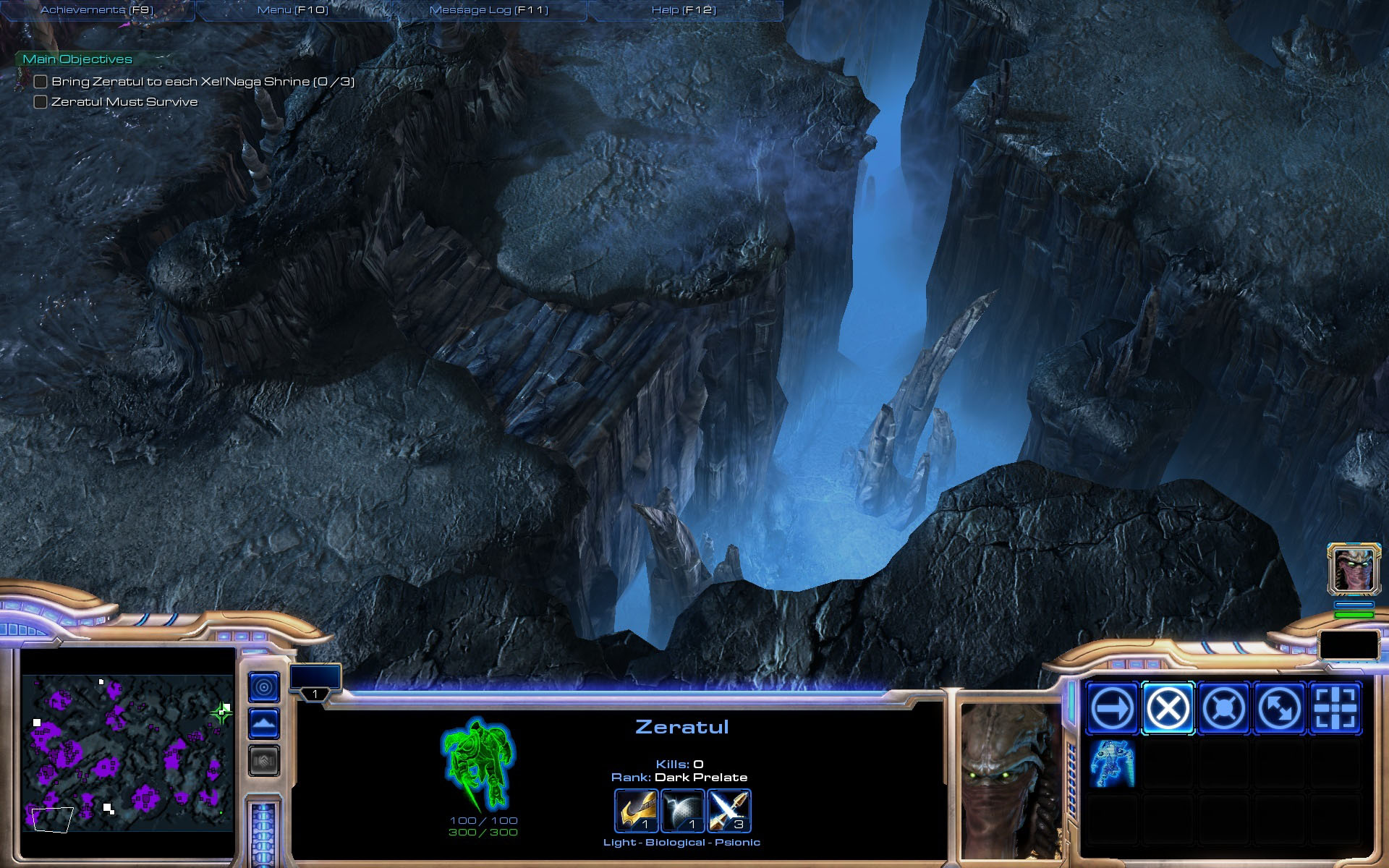Choose the Move command

point(1112,708)
